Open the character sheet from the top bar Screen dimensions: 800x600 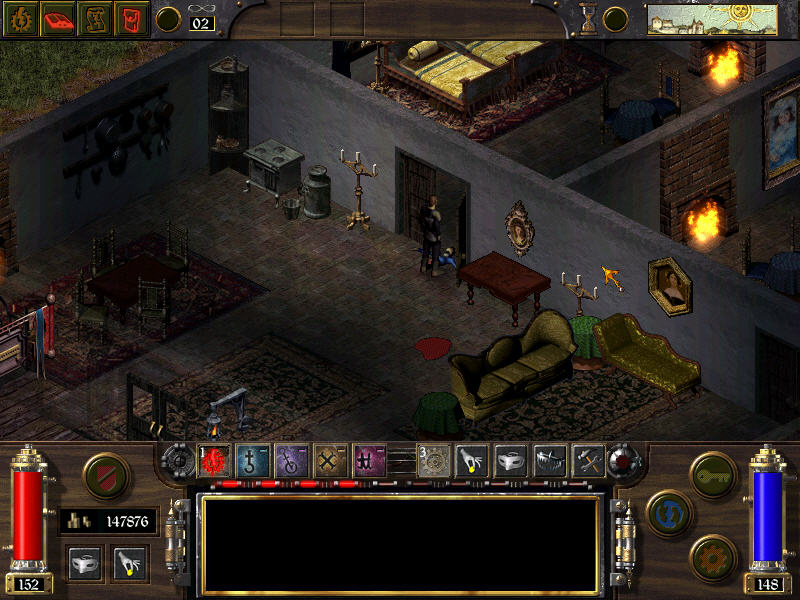point(20,18)
